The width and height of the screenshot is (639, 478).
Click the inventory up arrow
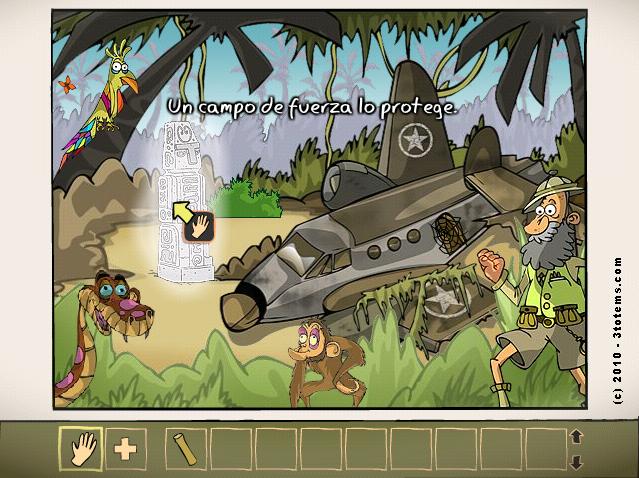click(576, 436)
